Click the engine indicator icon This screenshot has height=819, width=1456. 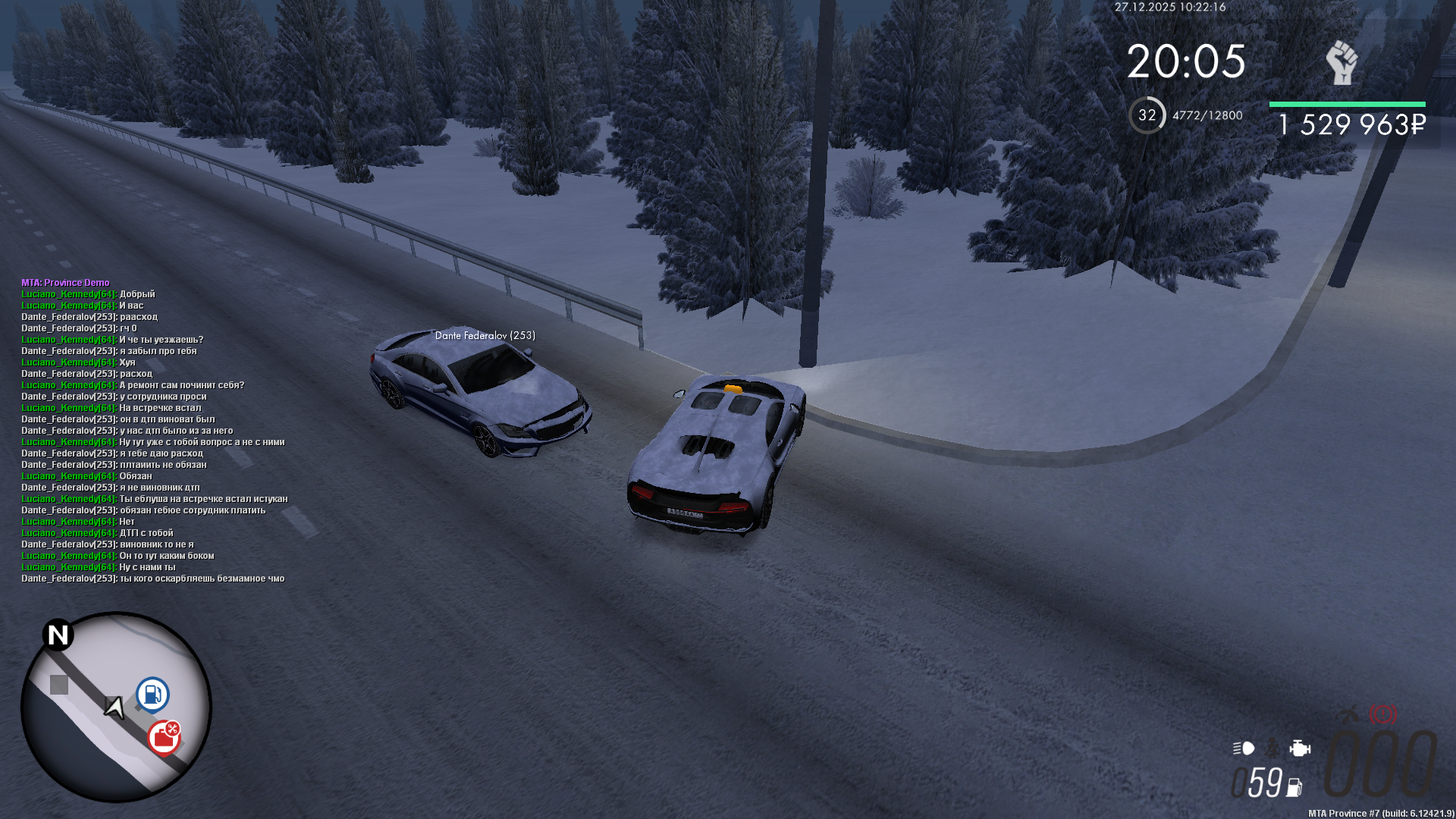click(x=1300, y=748)
